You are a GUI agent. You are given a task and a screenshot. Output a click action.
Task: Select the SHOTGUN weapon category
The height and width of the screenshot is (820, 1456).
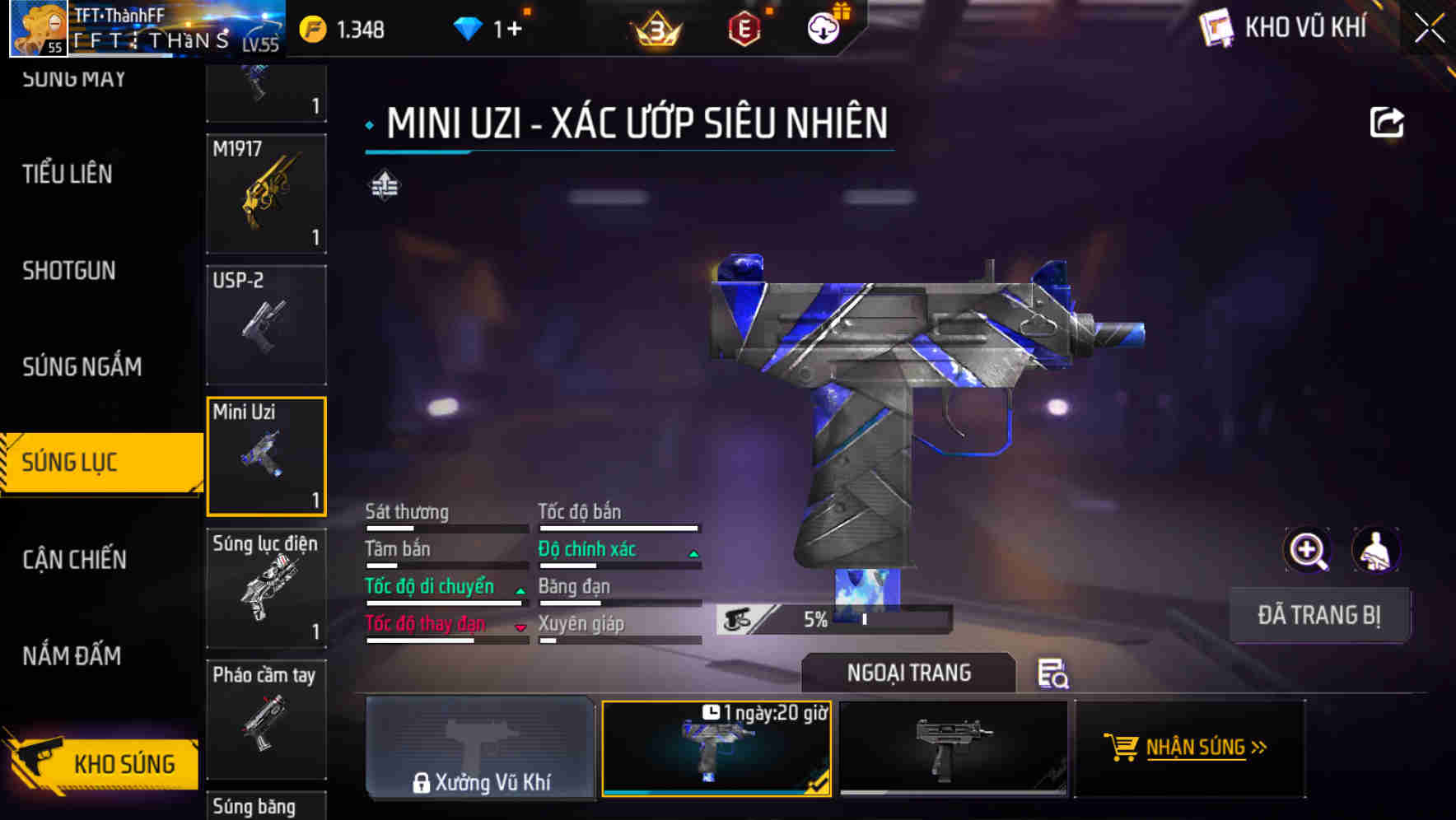click(x=68, y=271)
